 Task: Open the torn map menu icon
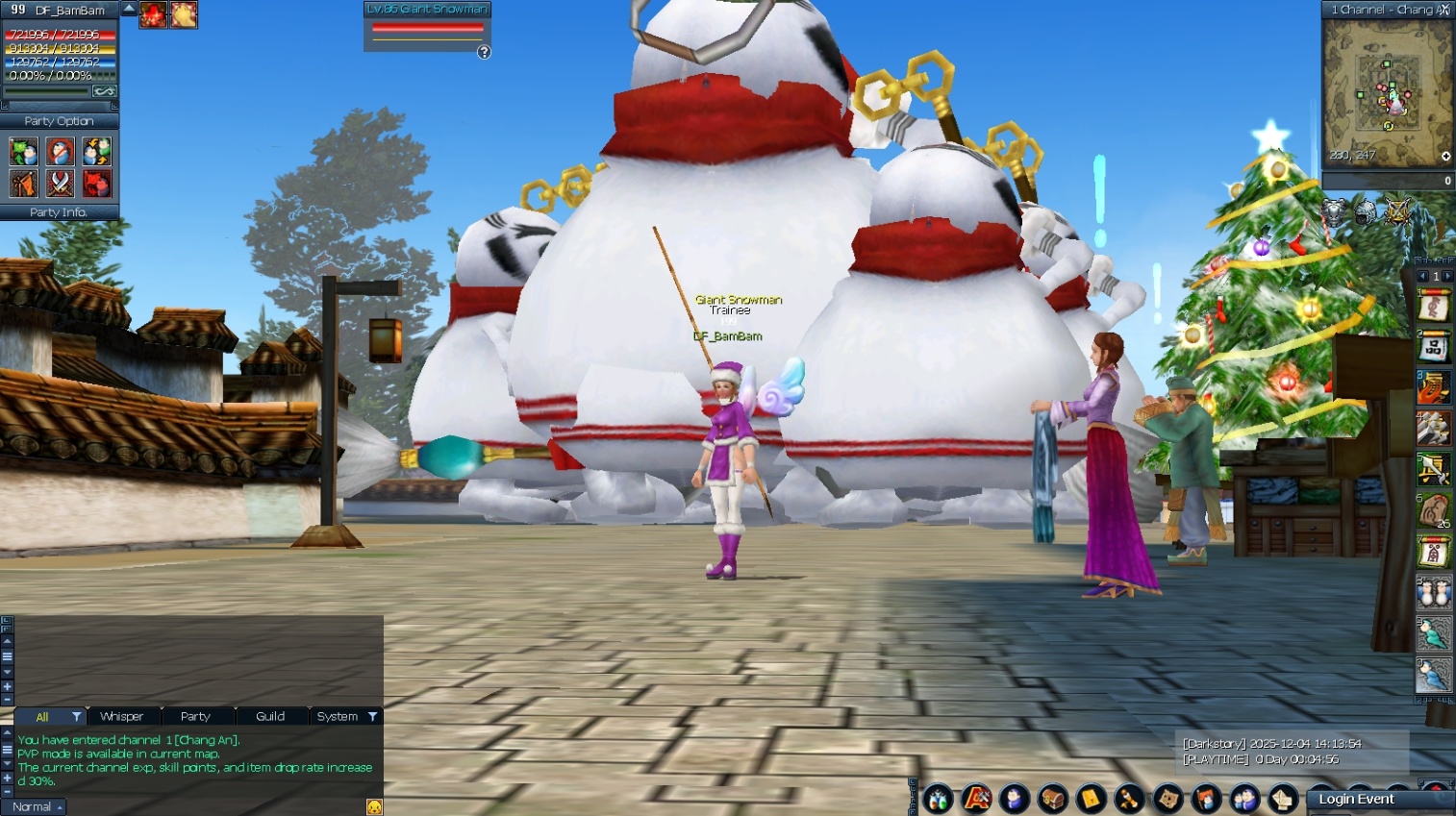(1167, 798)
